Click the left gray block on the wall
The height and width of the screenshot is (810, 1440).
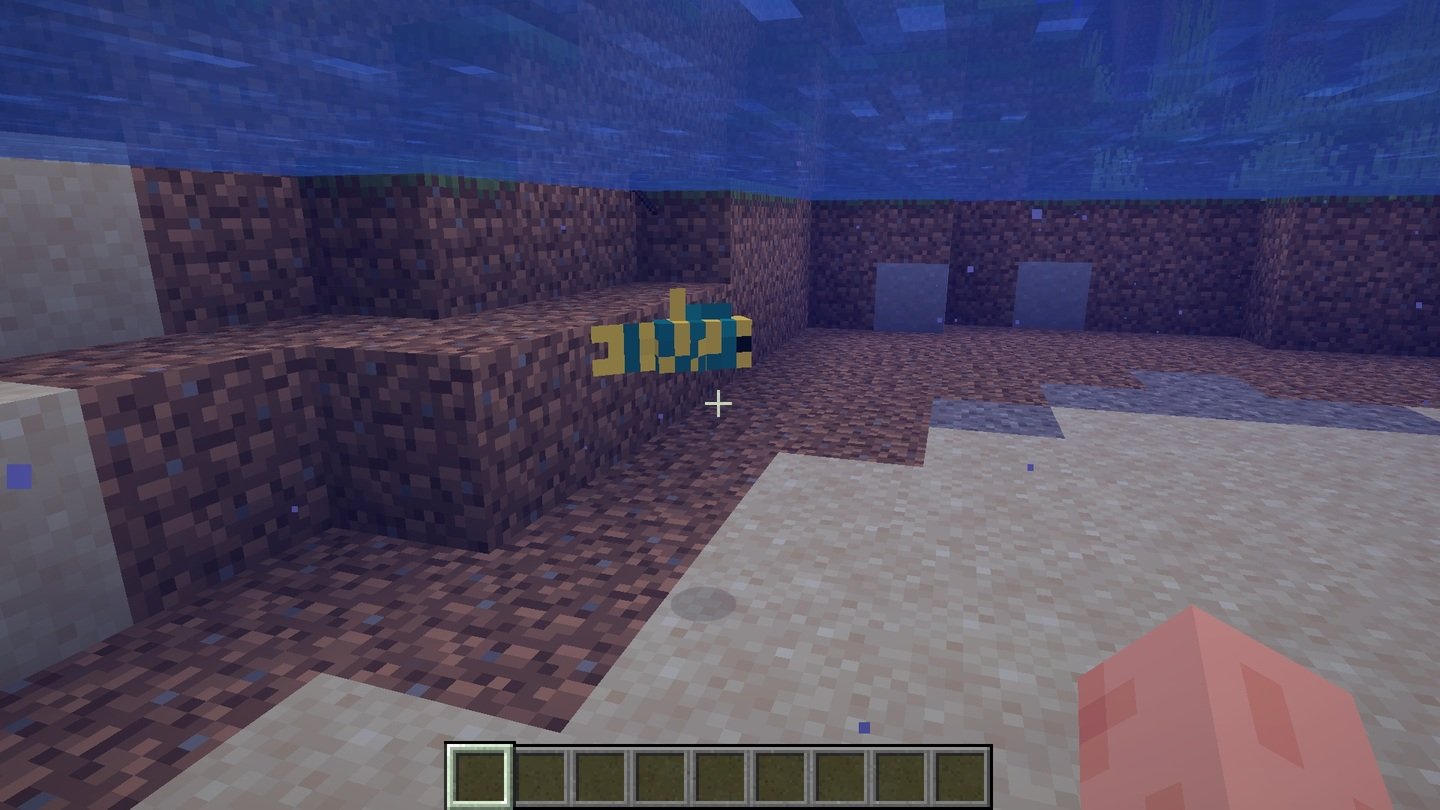pos(912,295)
